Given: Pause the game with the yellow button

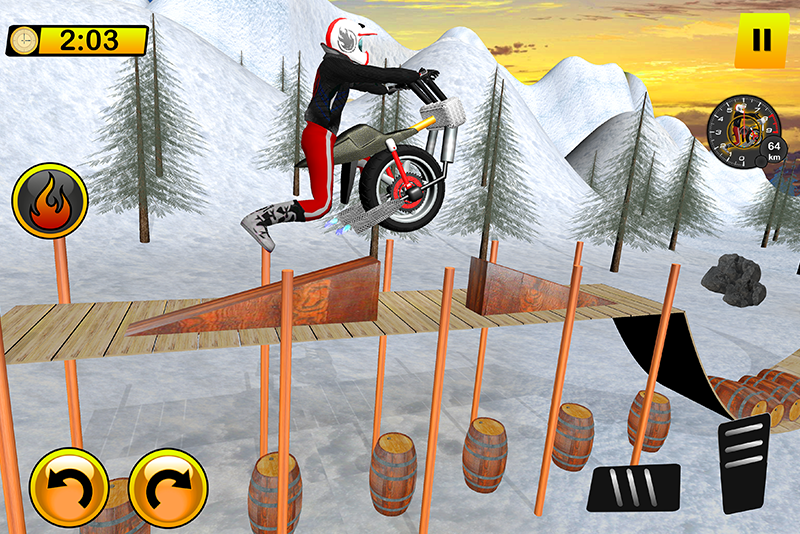Looking at the screenshot, I should click(x=761, y=41).
